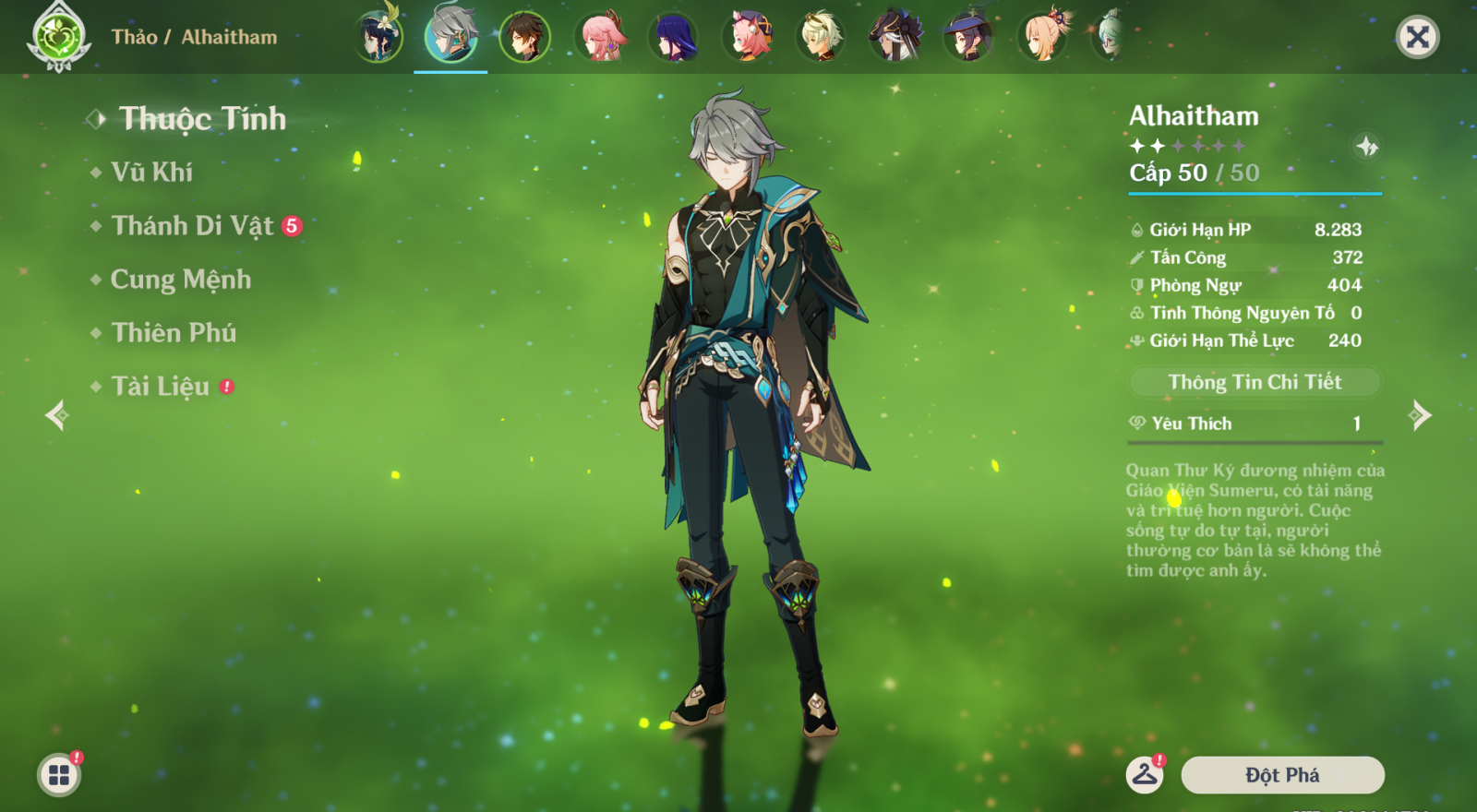Switch to the next character with right arrow
This screenshot has height=812, width=1477.
(x=1420, y=415)
